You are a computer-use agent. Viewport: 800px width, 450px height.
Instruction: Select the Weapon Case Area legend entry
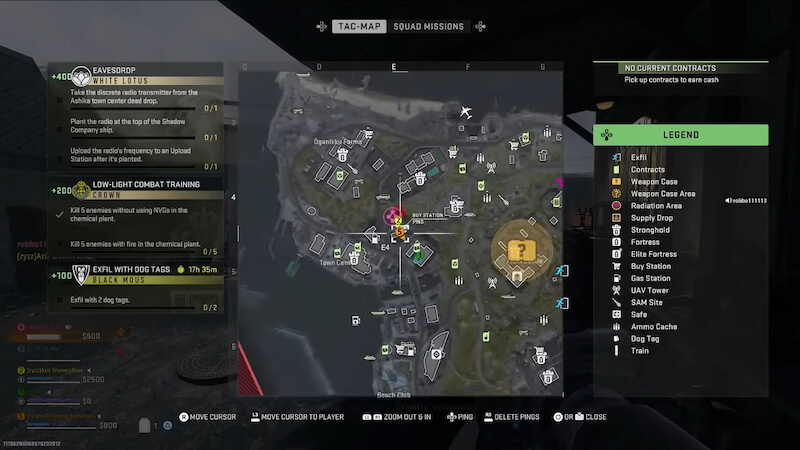[662, 194]
